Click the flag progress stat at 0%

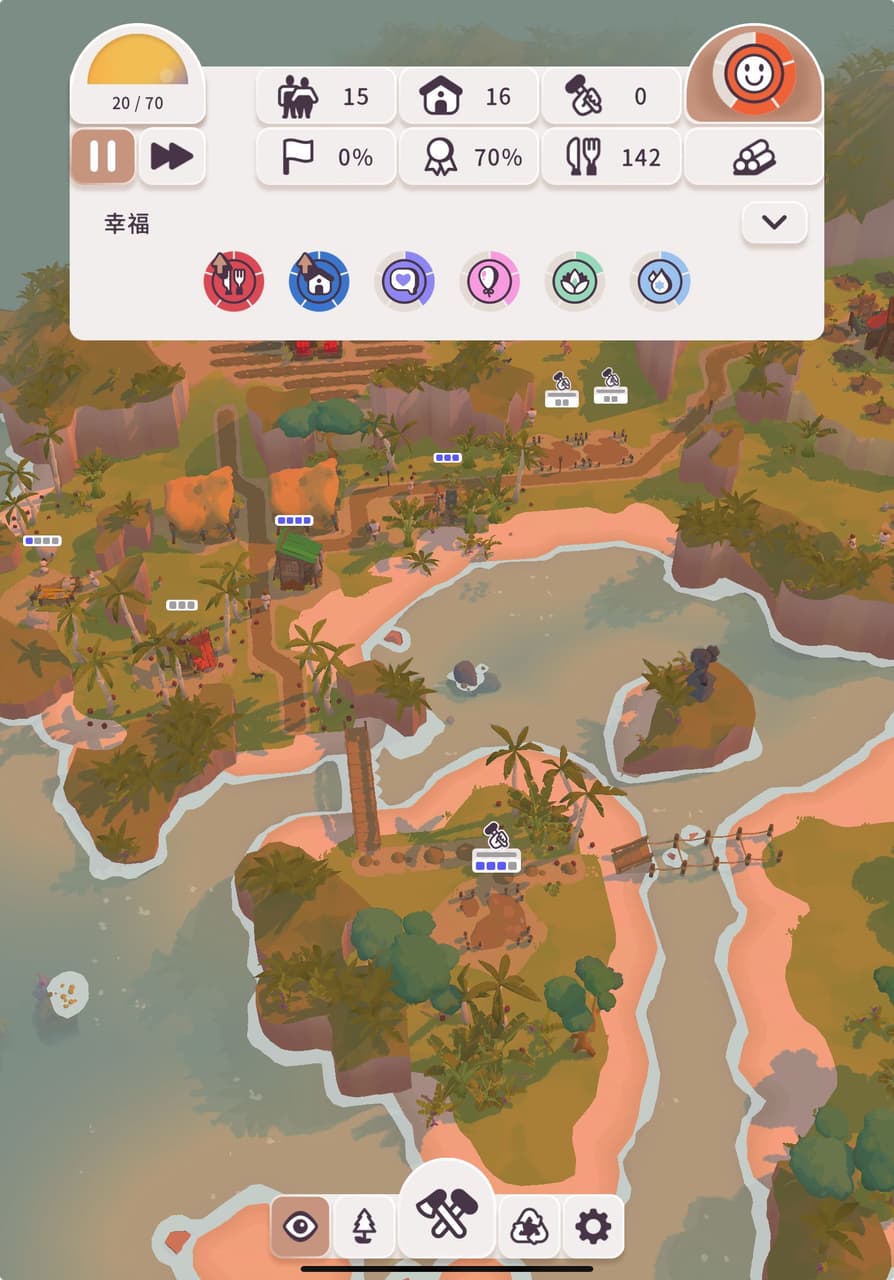point(326,157)
